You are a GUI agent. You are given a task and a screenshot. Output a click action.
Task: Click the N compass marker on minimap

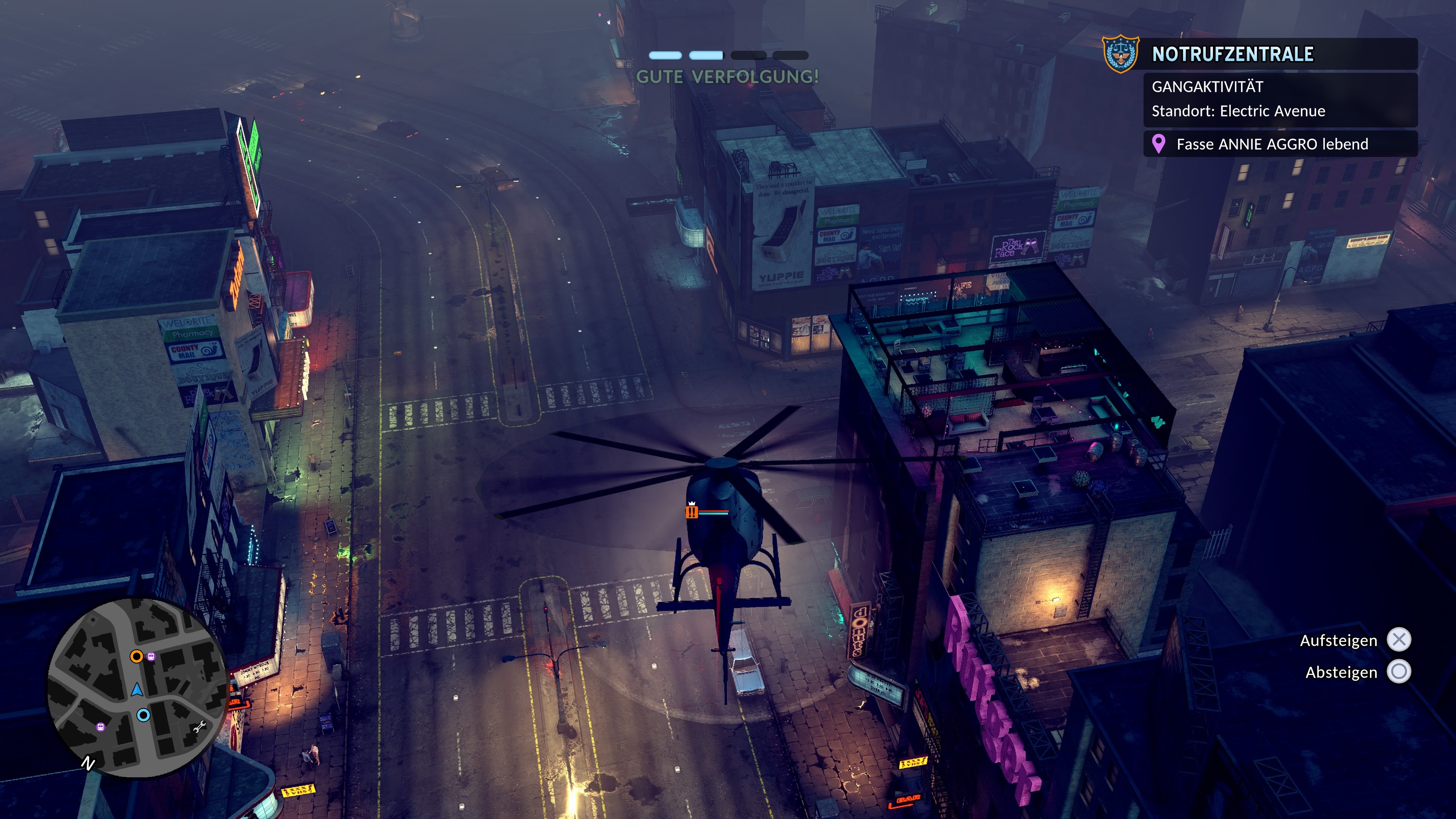click(88, 764)
